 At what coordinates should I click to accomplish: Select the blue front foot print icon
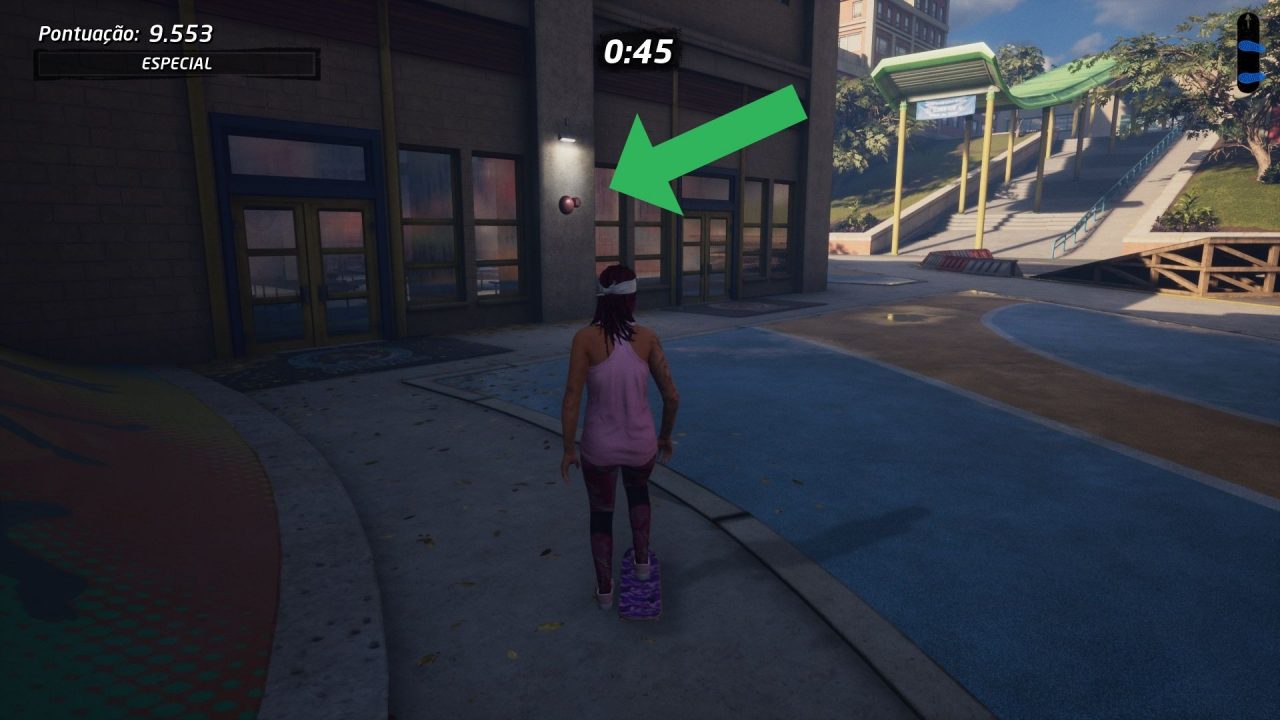(x=1251, y=45)
